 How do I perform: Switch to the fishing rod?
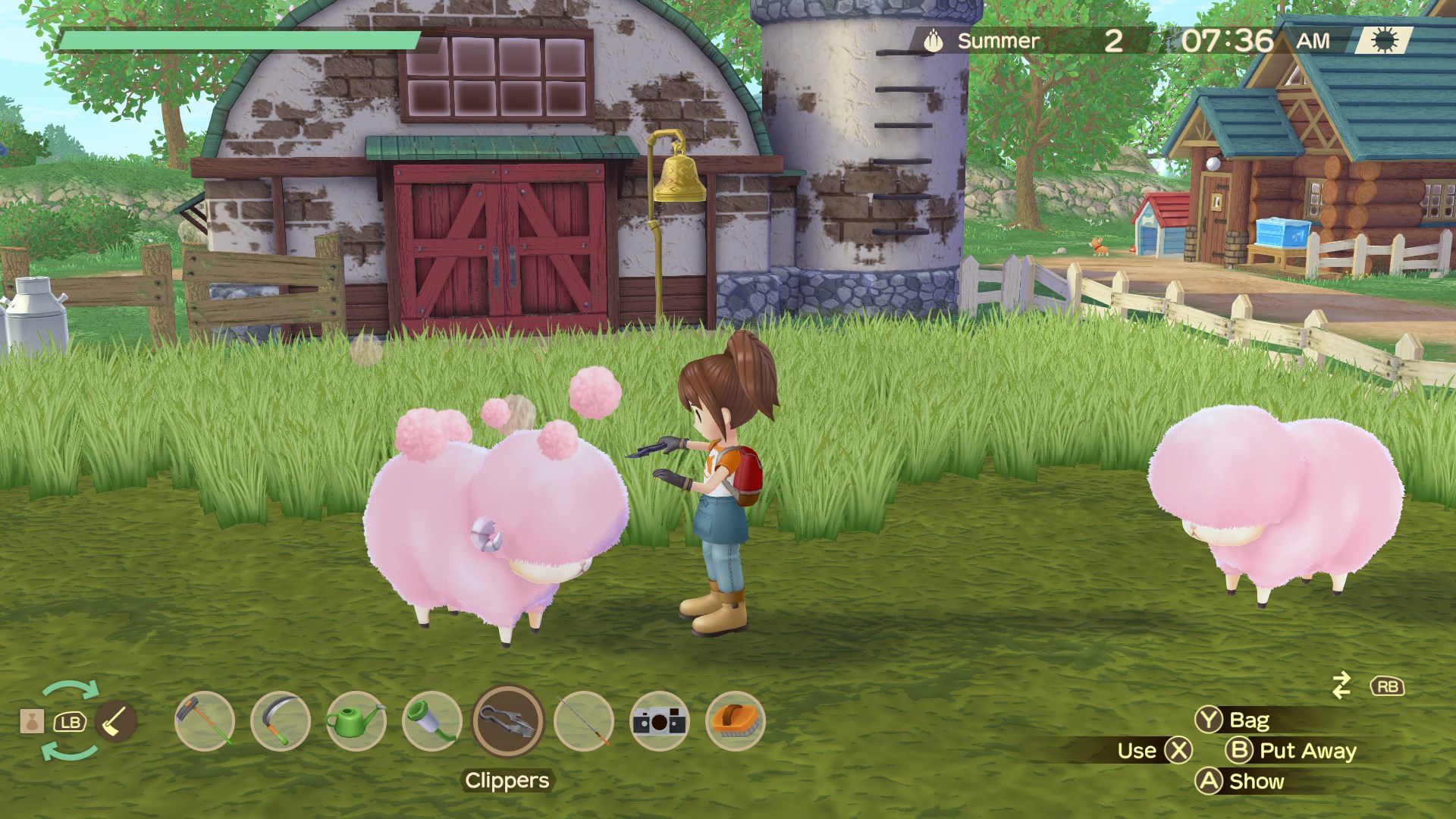click(584, 721)
